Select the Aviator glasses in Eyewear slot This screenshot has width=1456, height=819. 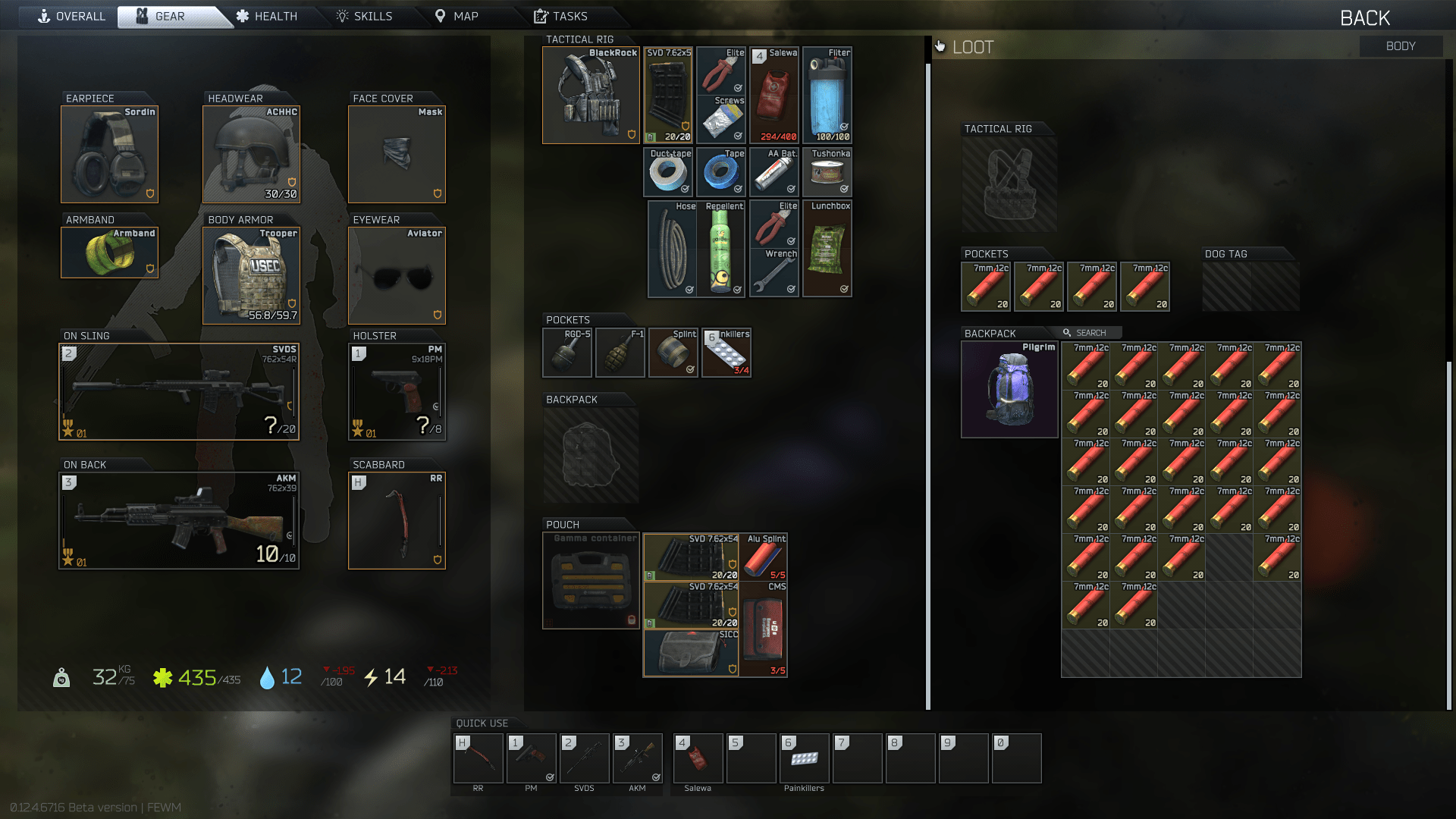[396, 275]
